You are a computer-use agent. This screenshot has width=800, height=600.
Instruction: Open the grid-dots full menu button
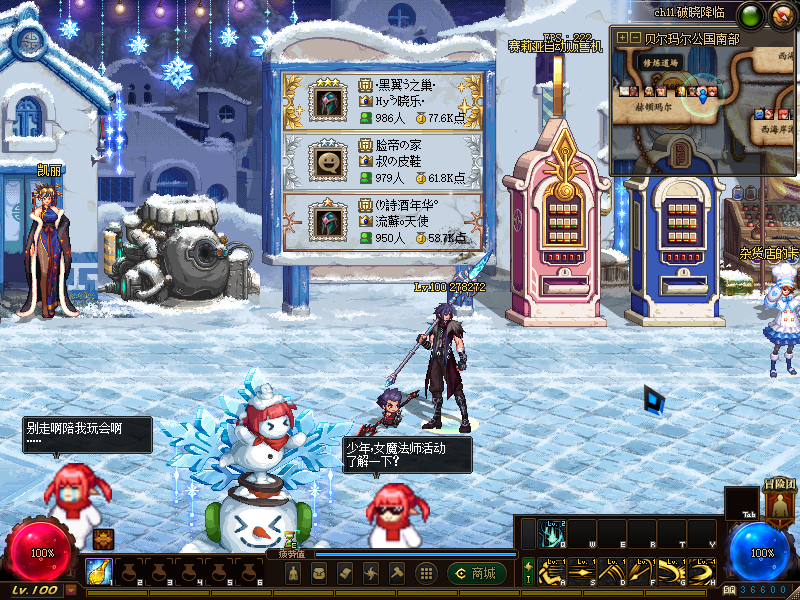(x=426, y=573)
